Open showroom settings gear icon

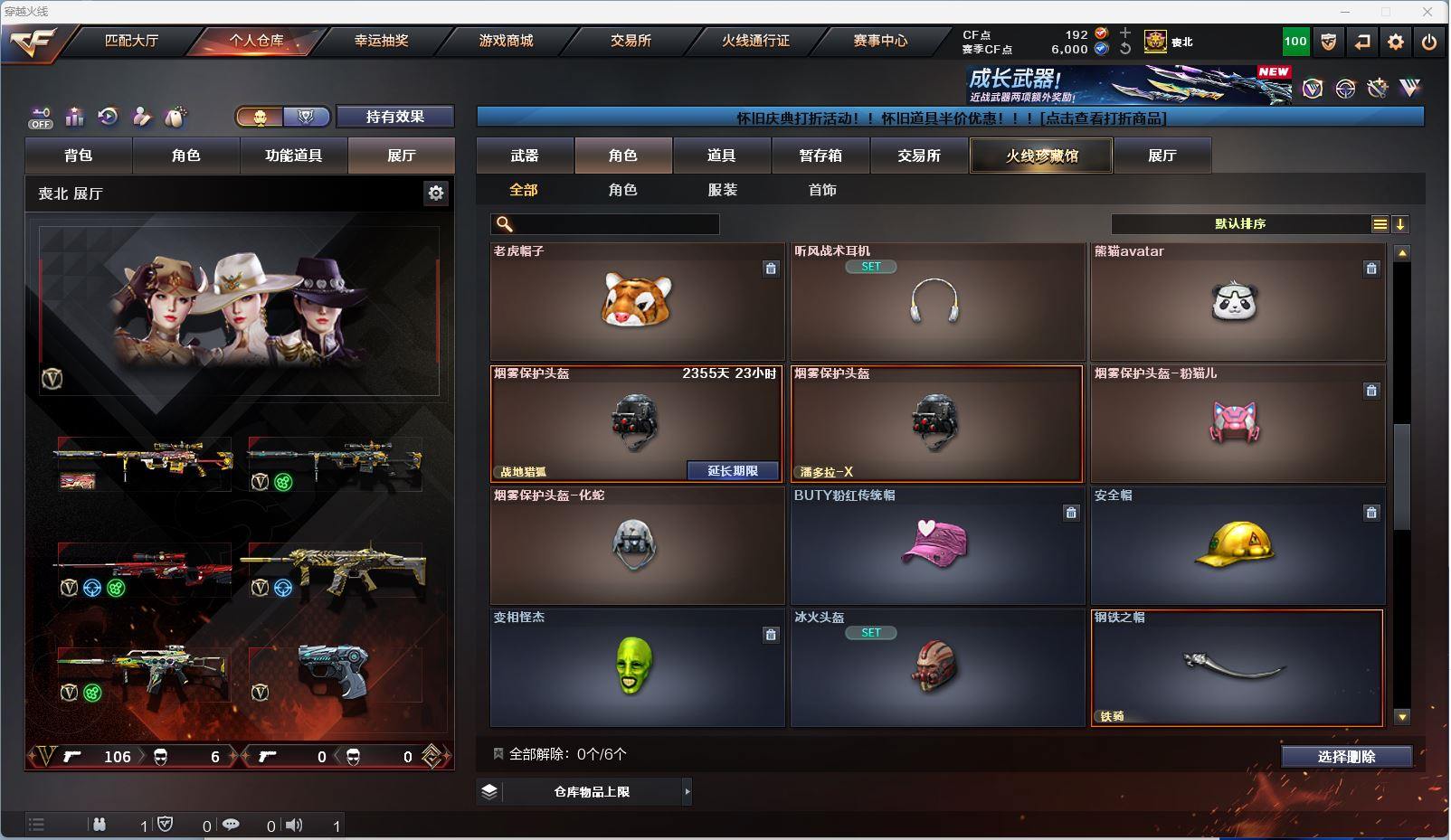tap(436, 193)
